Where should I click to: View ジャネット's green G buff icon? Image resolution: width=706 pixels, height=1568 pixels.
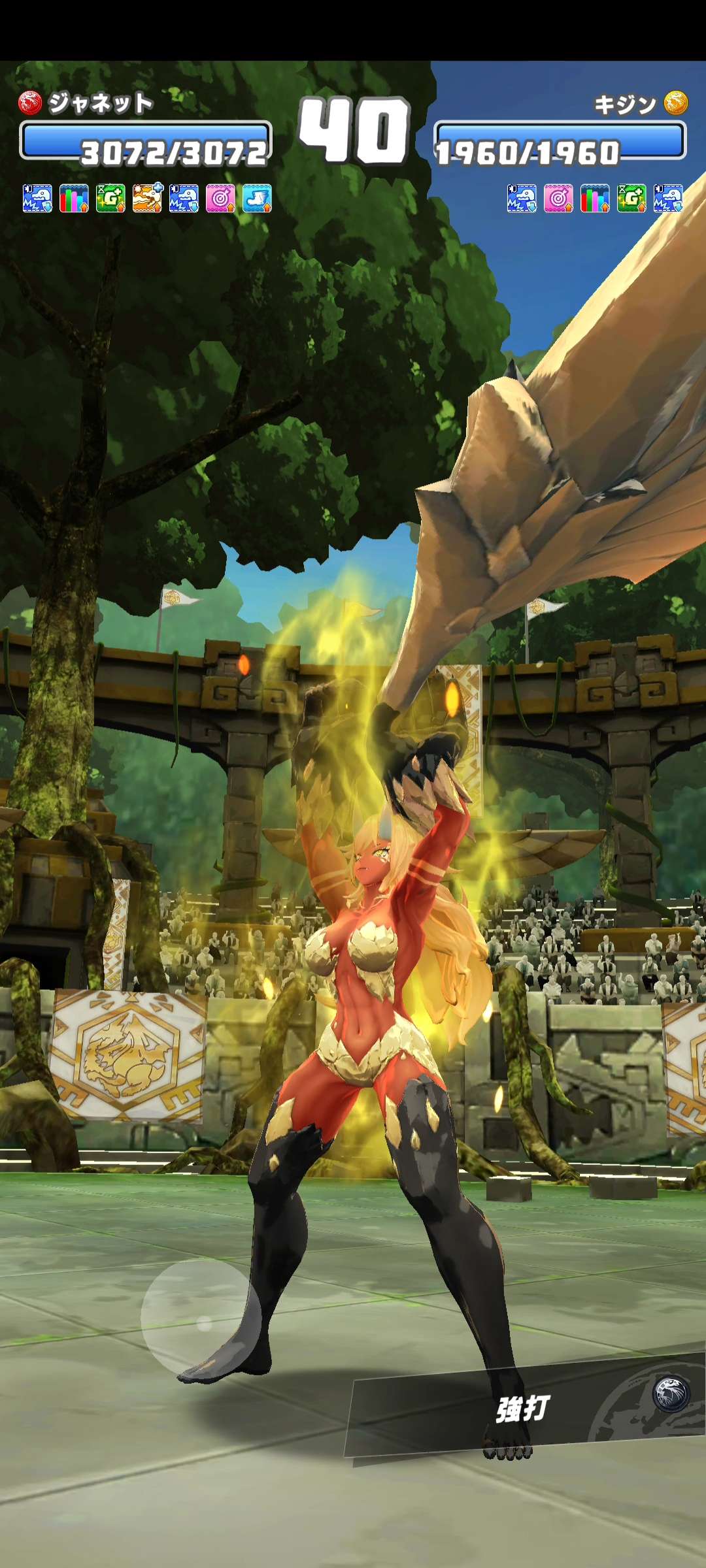[x=110, y=198]
